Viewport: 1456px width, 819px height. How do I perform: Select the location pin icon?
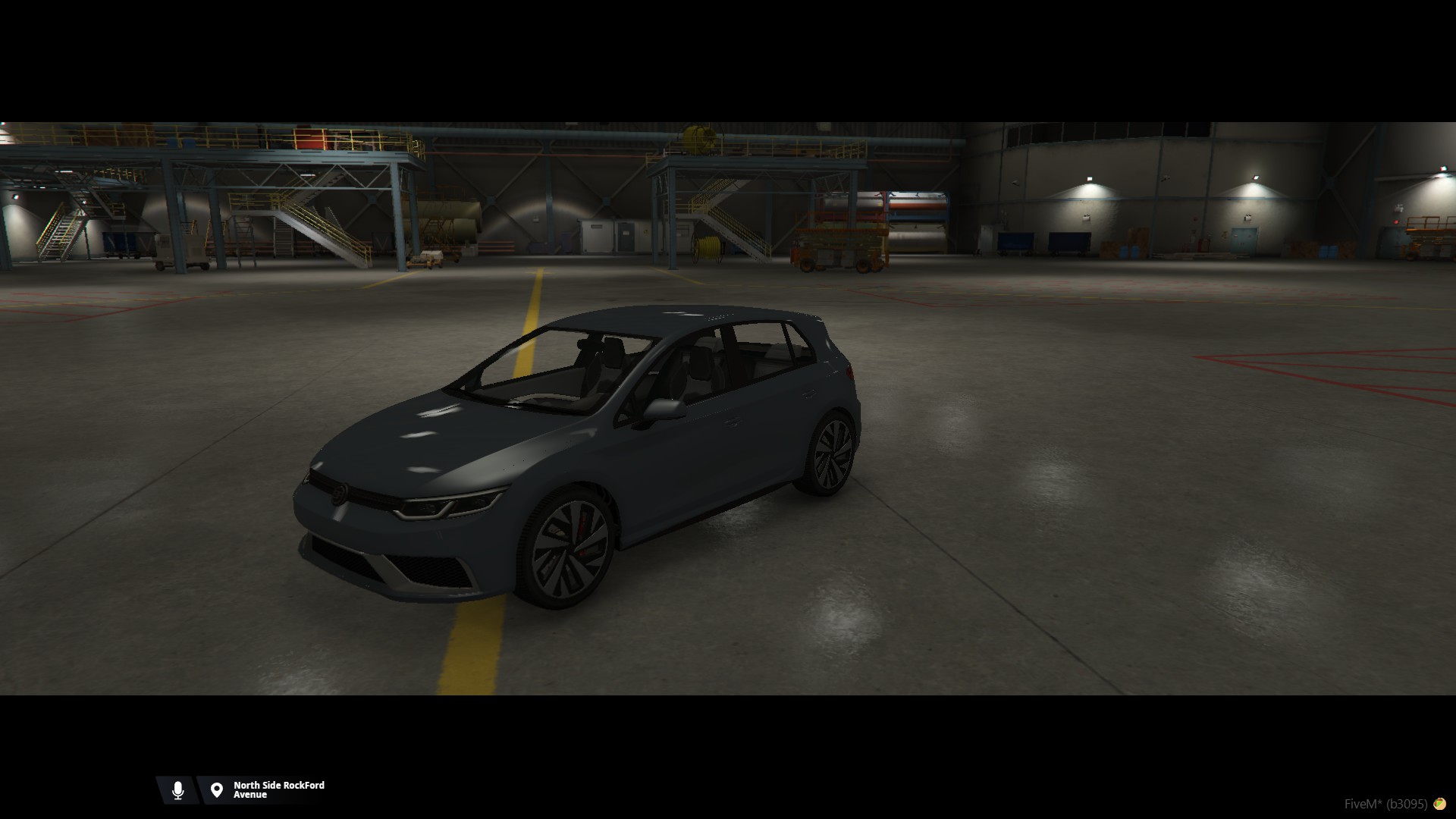coord(217,790)
